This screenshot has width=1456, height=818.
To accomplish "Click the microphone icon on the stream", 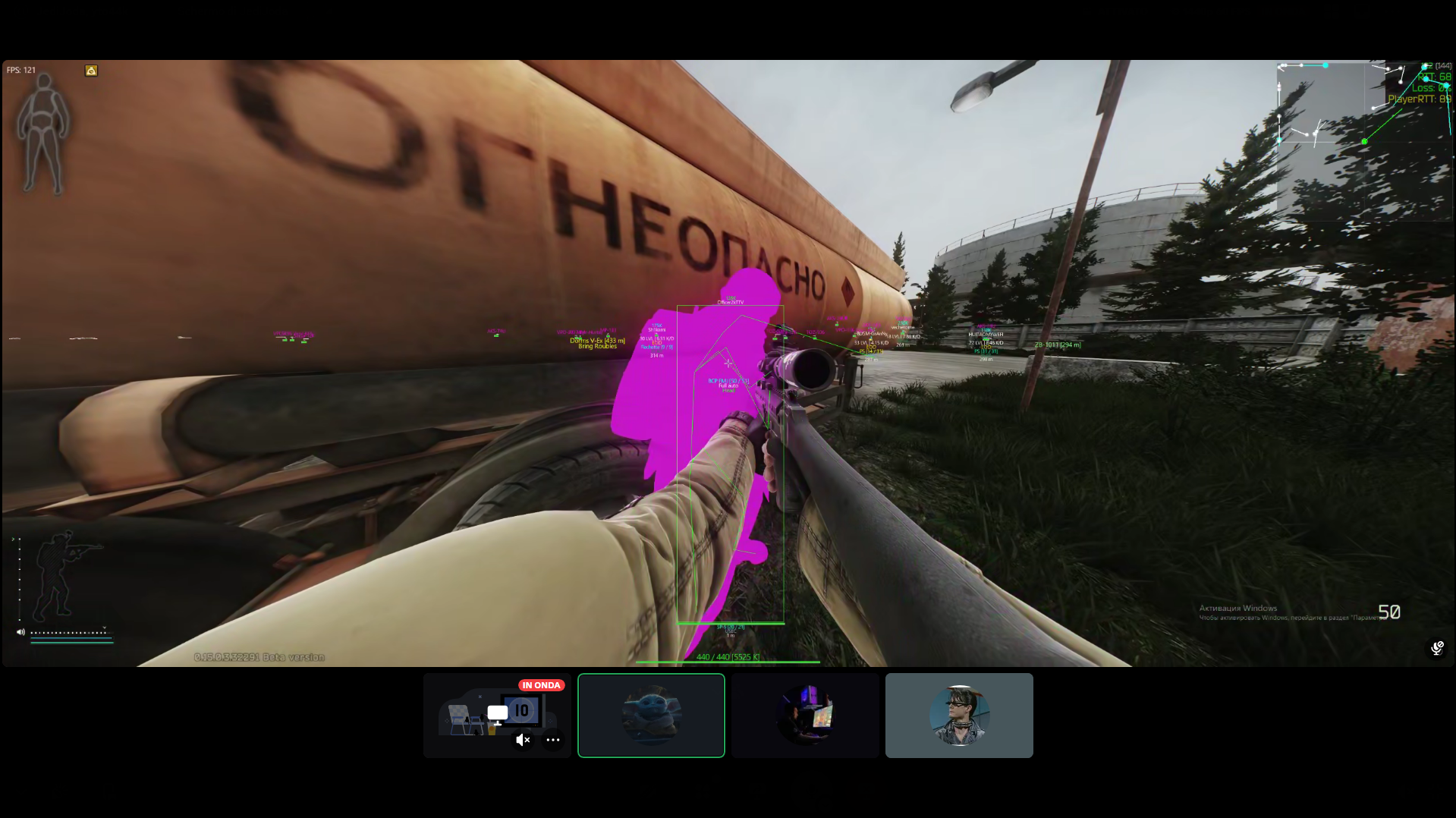I will click(1437, 647).
